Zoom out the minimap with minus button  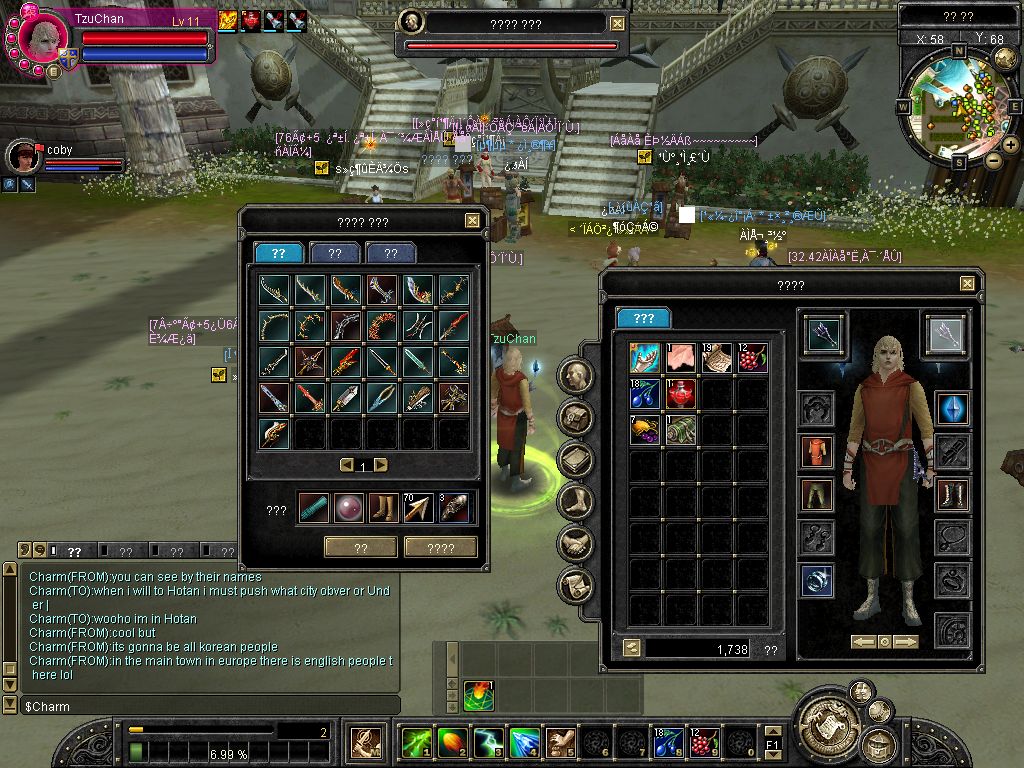[993, 159]
